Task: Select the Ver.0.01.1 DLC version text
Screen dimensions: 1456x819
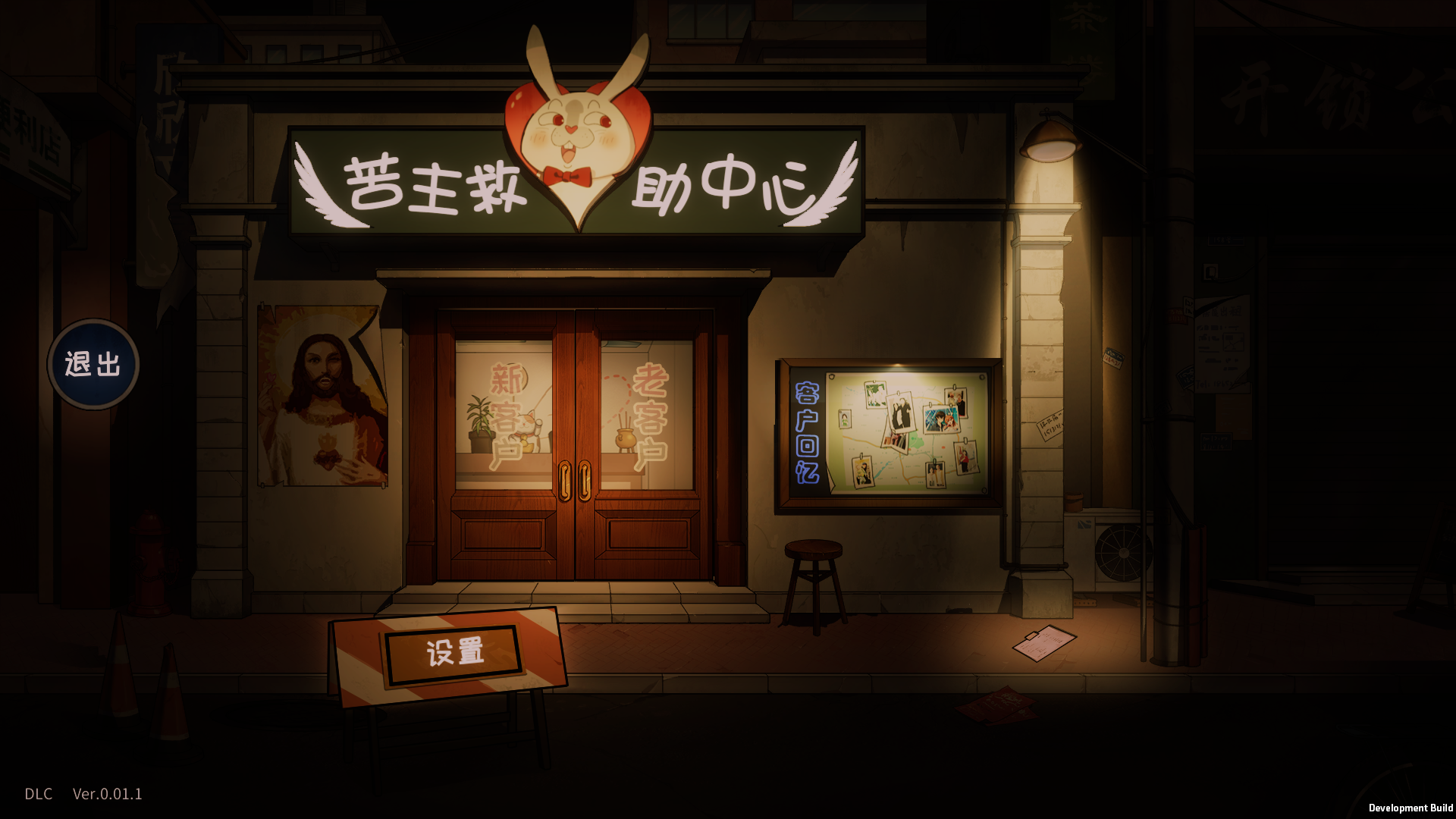Action: [x=108, y=795]
